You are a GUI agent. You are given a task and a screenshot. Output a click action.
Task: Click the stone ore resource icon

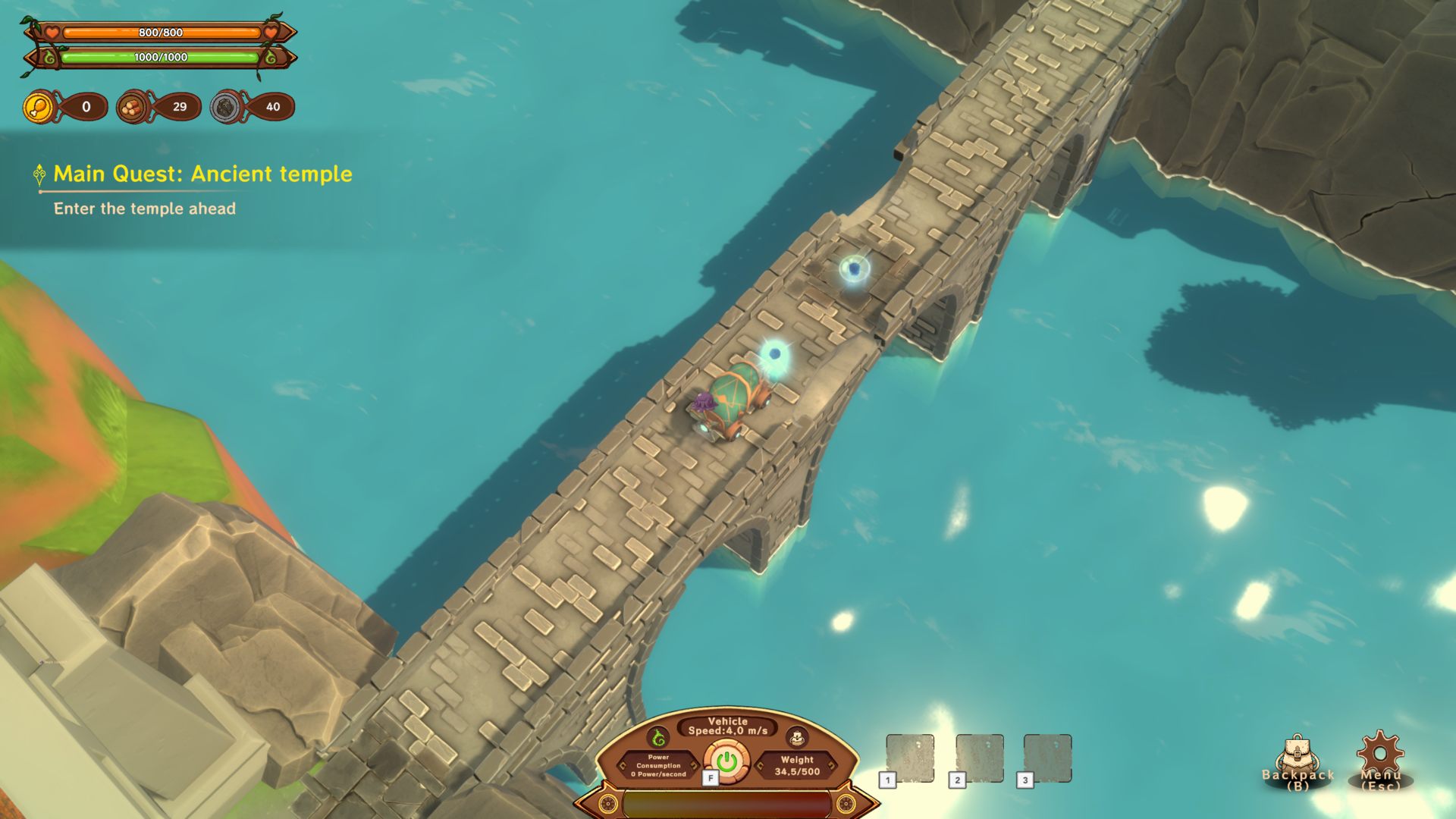click(226, 107)
